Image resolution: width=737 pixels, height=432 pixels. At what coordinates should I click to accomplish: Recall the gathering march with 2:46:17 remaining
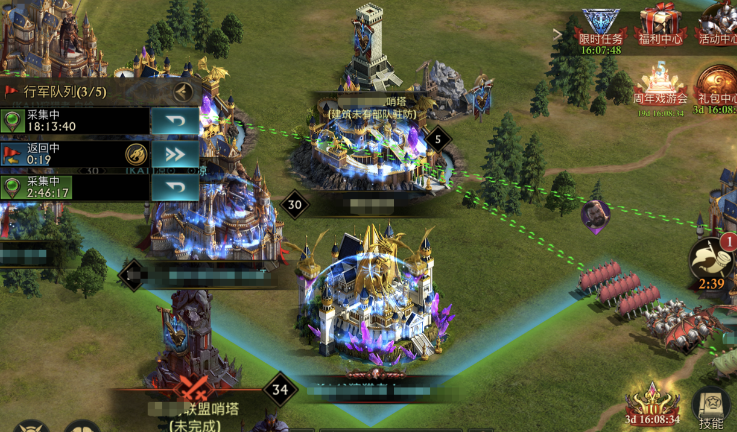pyautogui.click(x=175, y=187)
